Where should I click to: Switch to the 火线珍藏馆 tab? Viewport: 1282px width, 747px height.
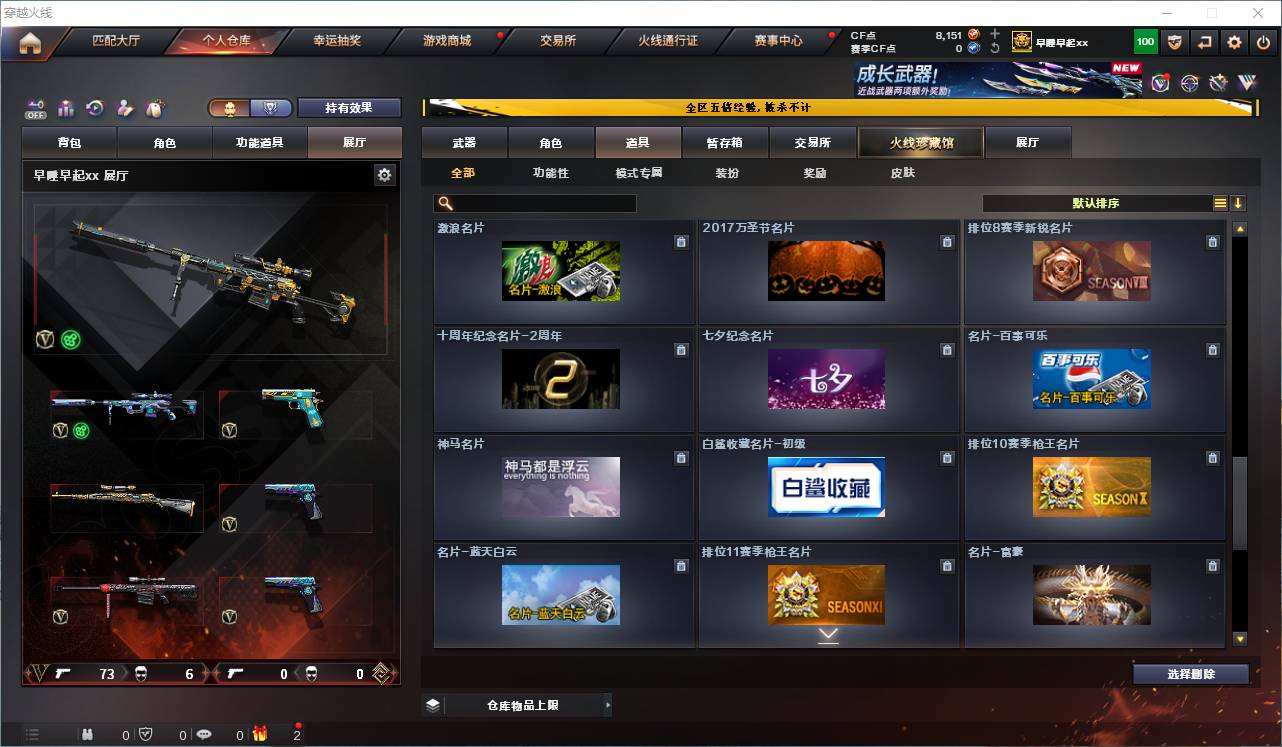[x=920, y=142]
